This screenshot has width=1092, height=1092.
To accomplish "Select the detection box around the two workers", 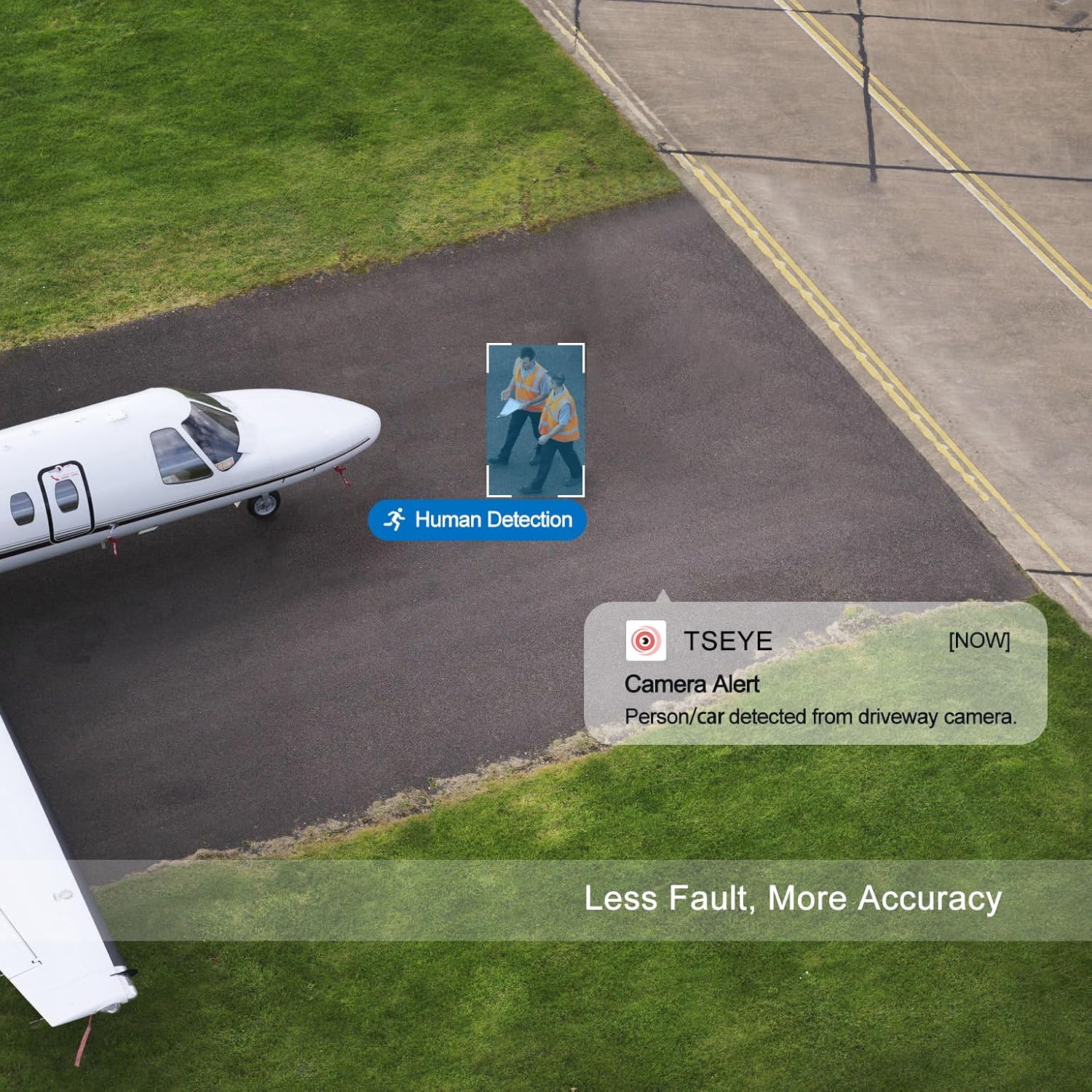I will (536, 419).
